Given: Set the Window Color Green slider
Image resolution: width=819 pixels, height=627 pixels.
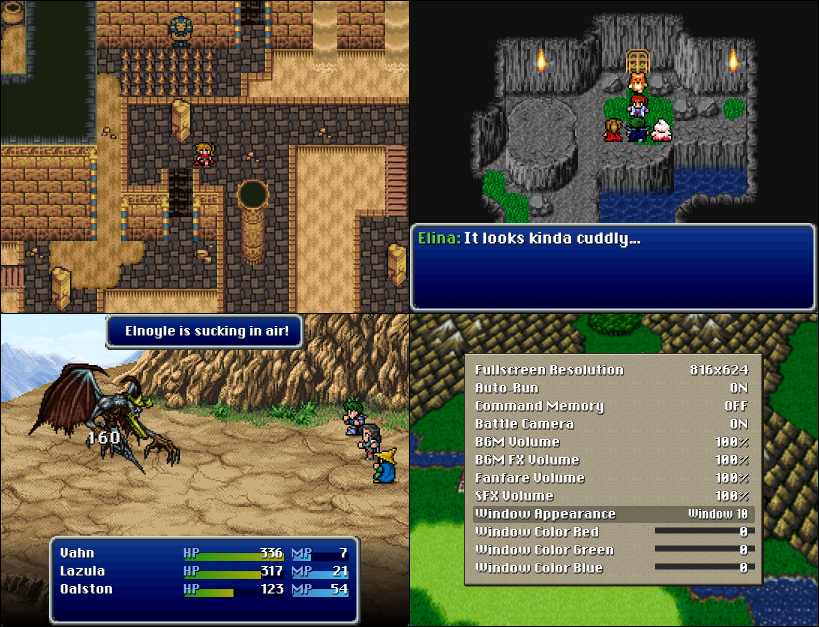Looking at the screenshot, I should (693, 550).
